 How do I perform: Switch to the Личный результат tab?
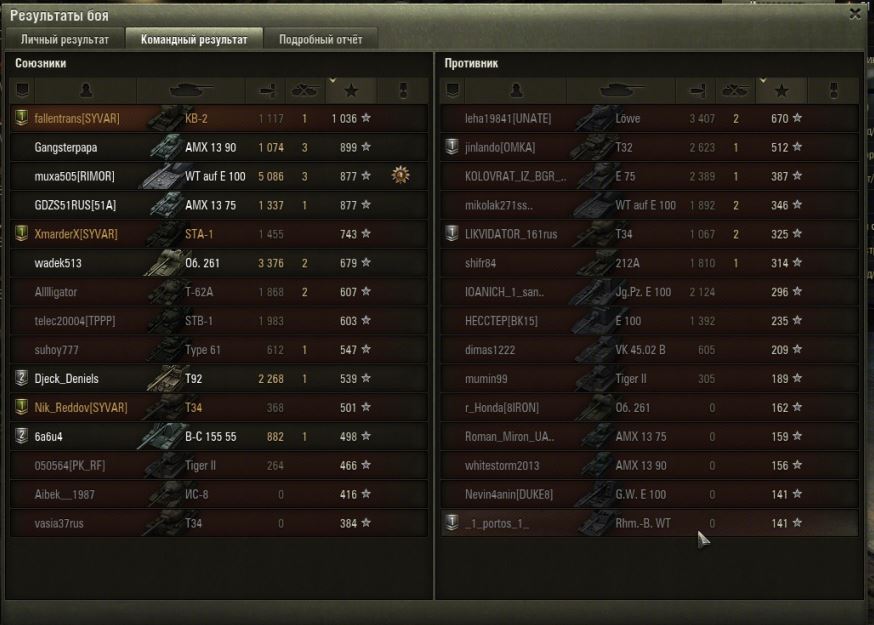tap(65, 40)
